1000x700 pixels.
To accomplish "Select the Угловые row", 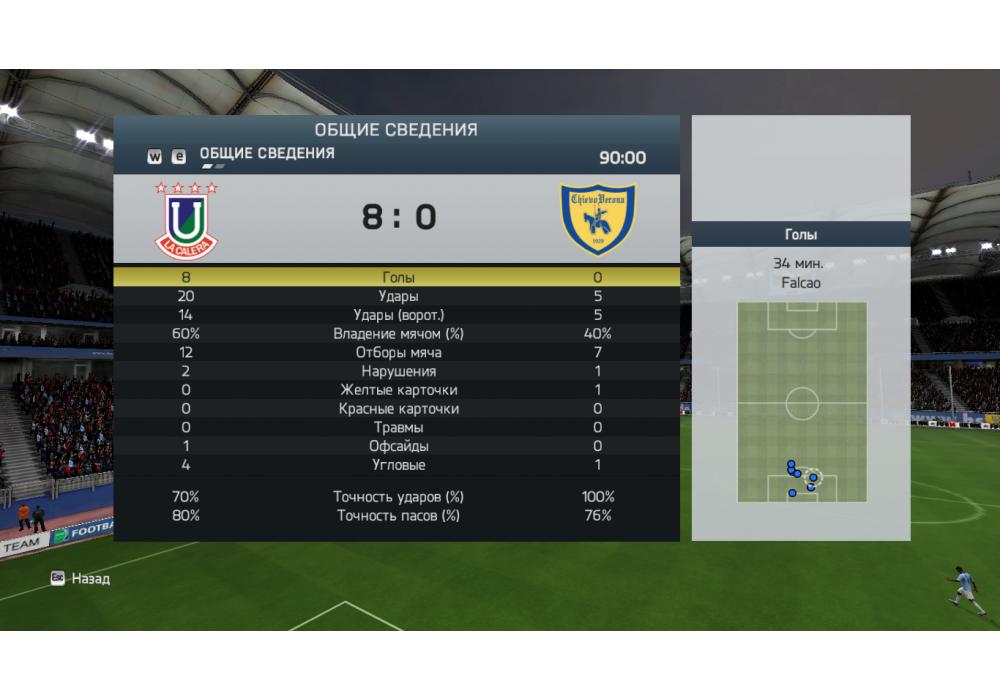I will click(398, 465).
